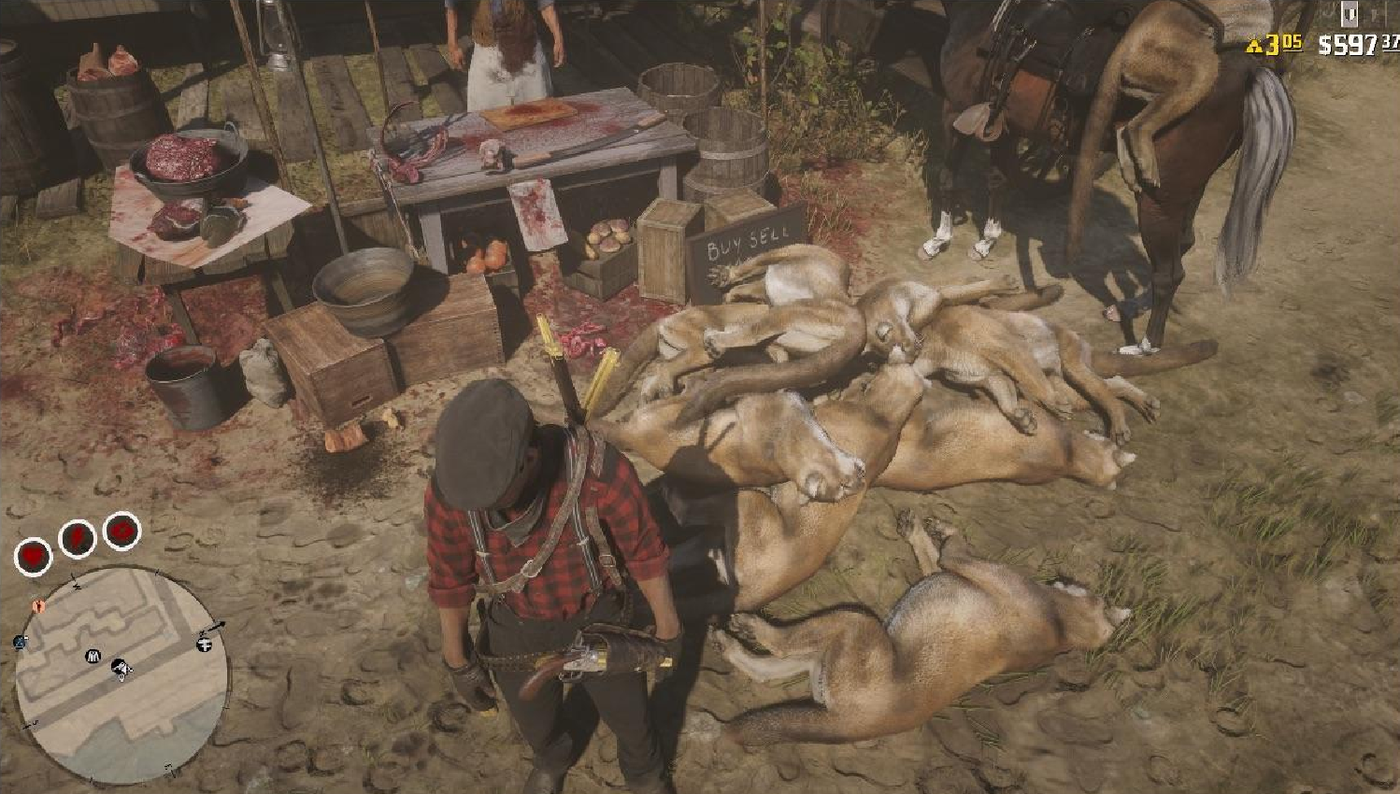The width and height of the screenshot is (1400, 794).
Task: Click the health core heart icon
Action: [x=33, y=556]
